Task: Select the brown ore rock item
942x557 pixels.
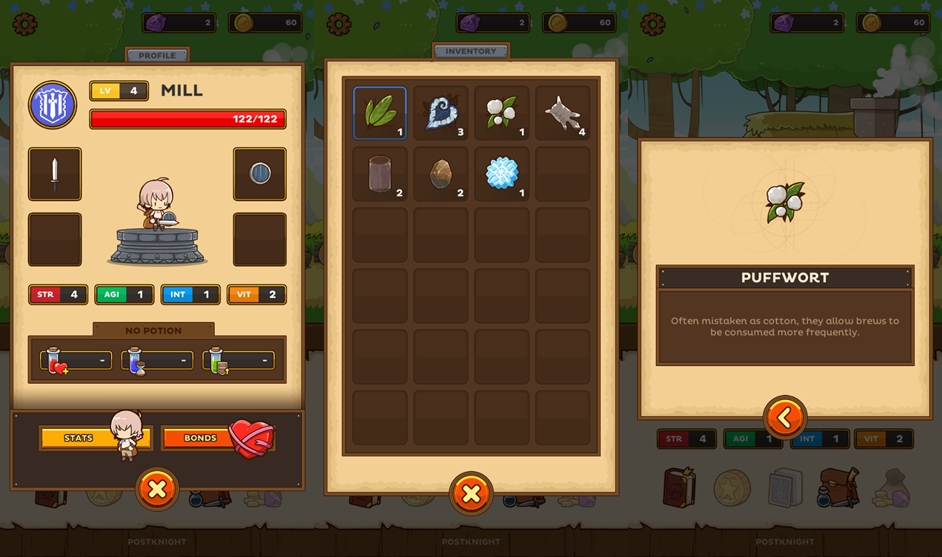Action: pyautogui.click(x=441, y=174)
